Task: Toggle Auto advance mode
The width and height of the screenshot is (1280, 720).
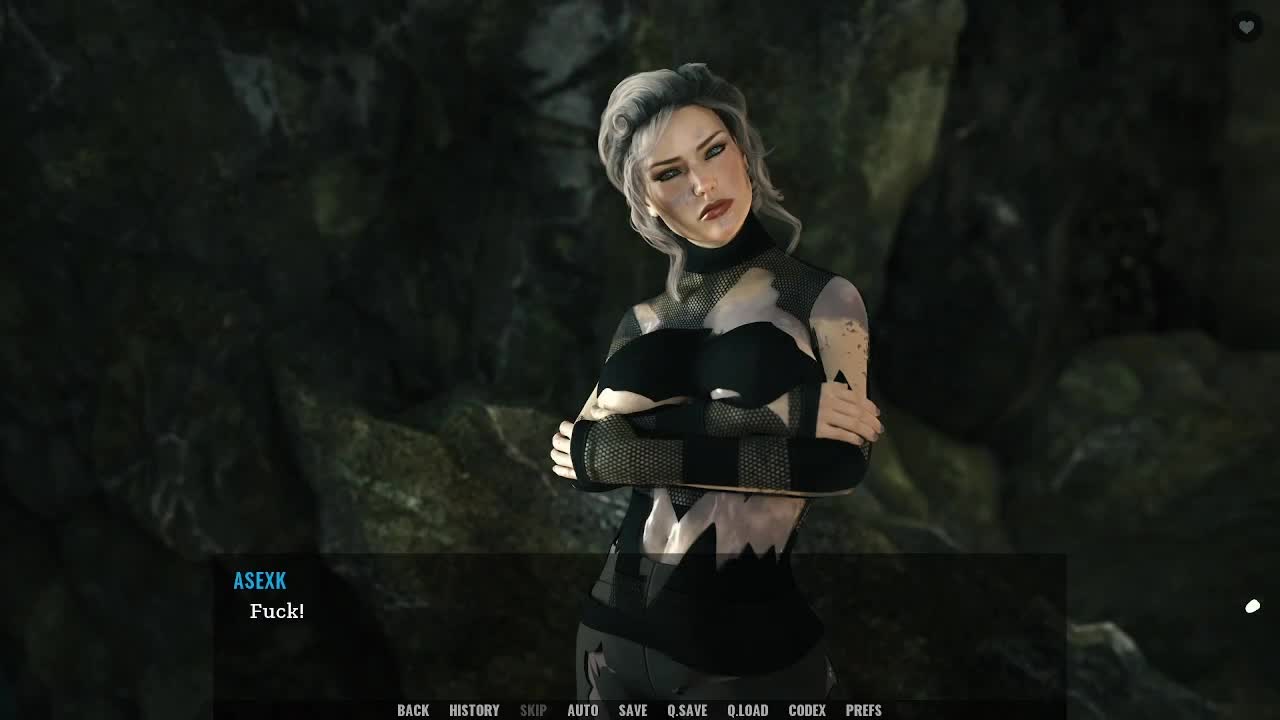Action: click(583, 710)
